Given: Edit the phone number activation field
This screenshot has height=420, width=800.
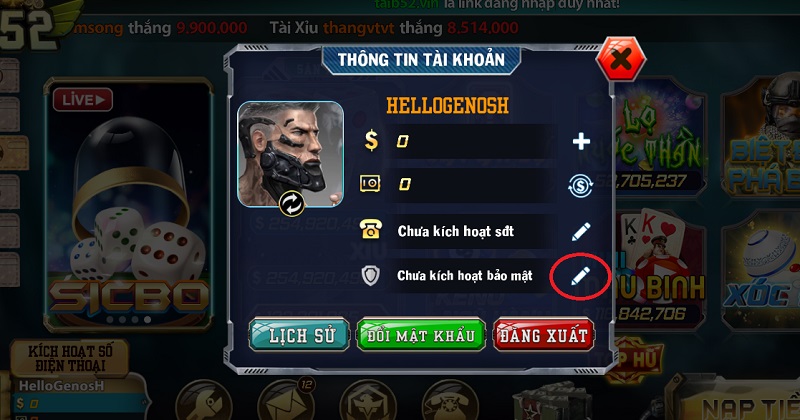Looking at the screenshot, I should pyautogui.click(x=581, y=231).
